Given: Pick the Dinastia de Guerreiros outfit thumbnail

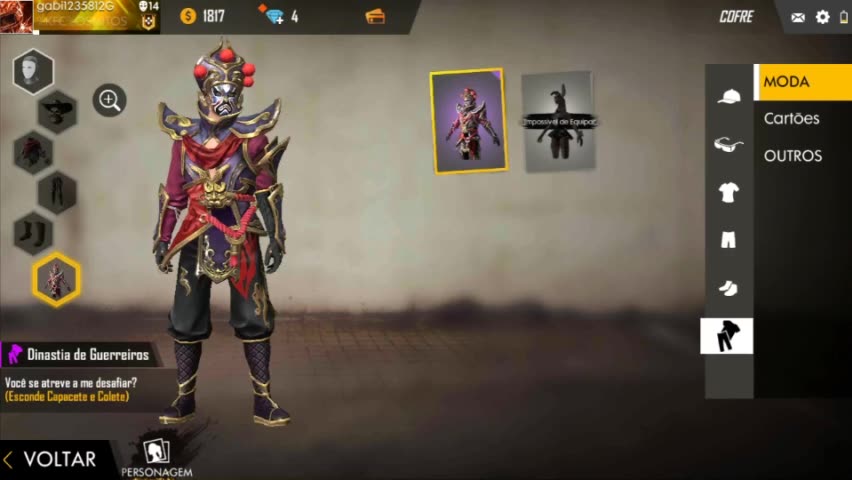Looking at the screenshot, I should [468, 121].
